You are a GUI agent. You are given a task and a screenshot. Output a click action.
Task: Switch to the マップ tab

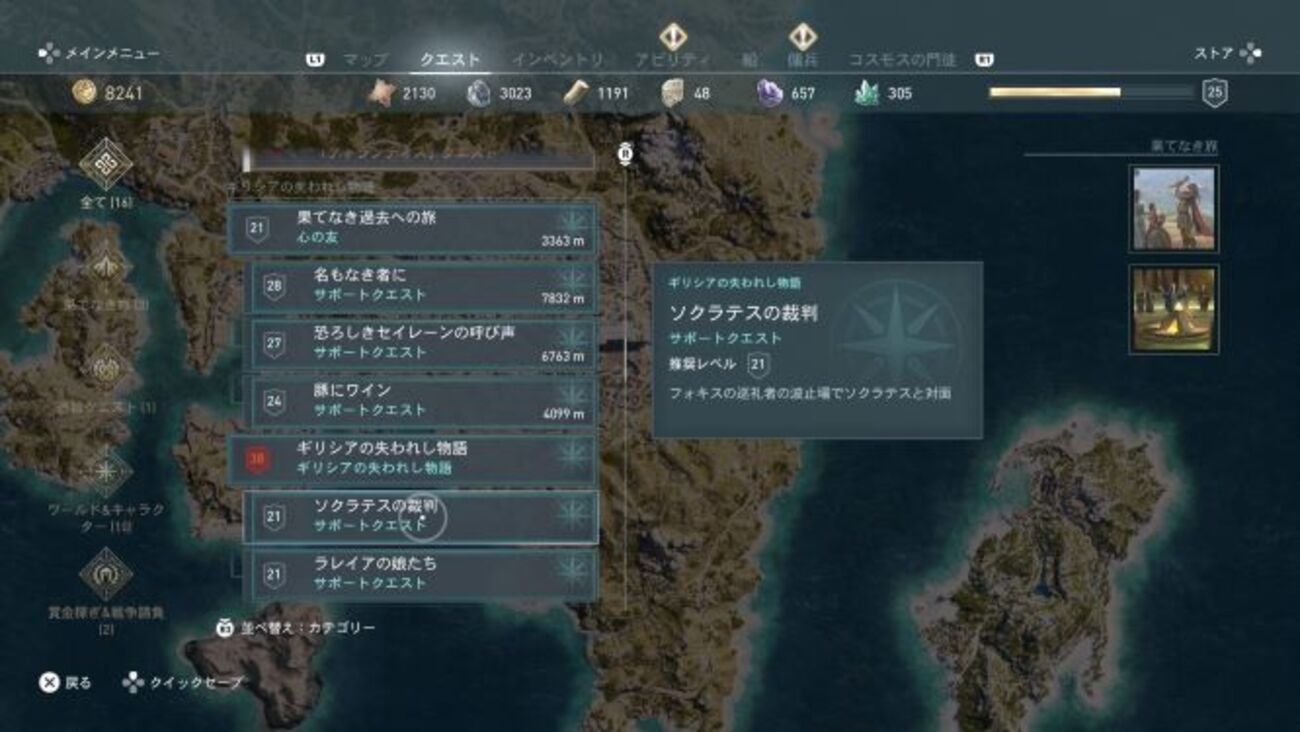pyautogui.click(x=365, y=60)
